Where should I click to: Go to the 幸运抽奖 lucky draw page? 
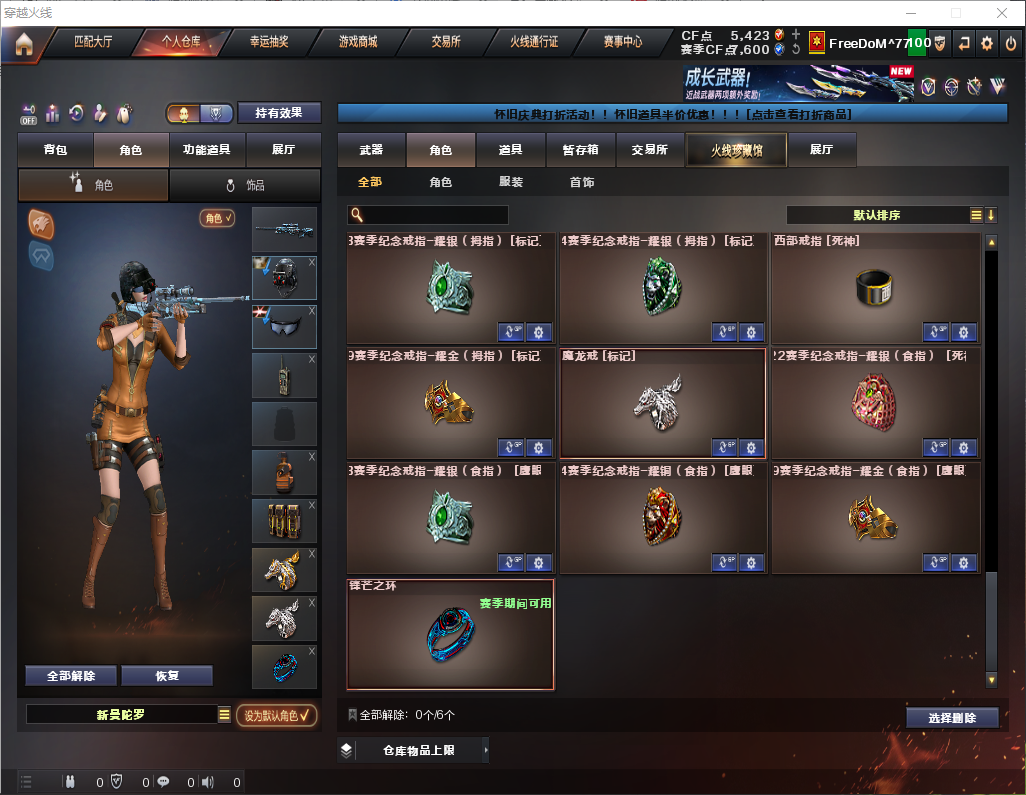[268, 42]
